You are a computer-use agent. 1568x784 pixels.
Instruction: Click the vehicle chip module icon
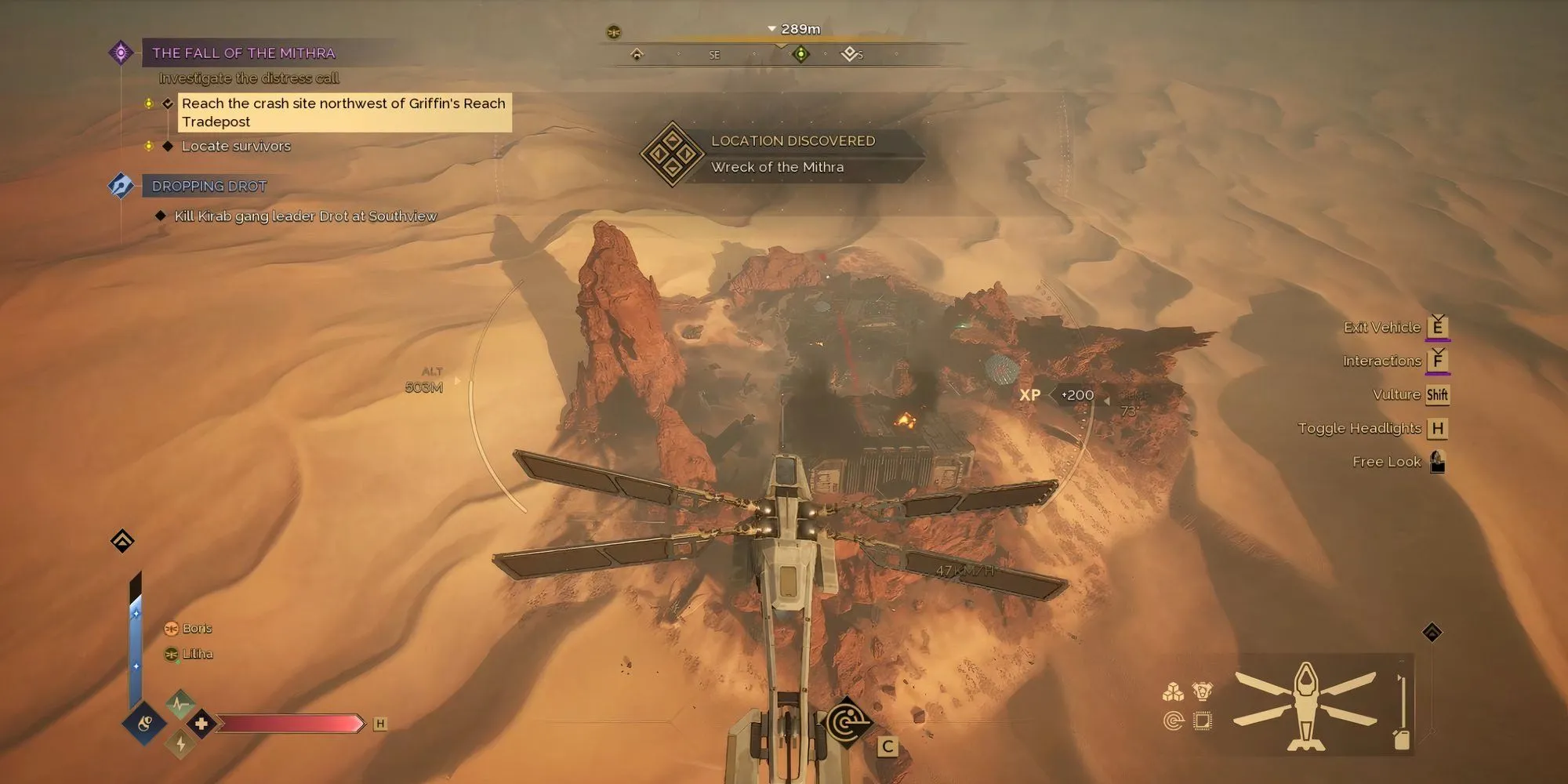pos(1202,720)
